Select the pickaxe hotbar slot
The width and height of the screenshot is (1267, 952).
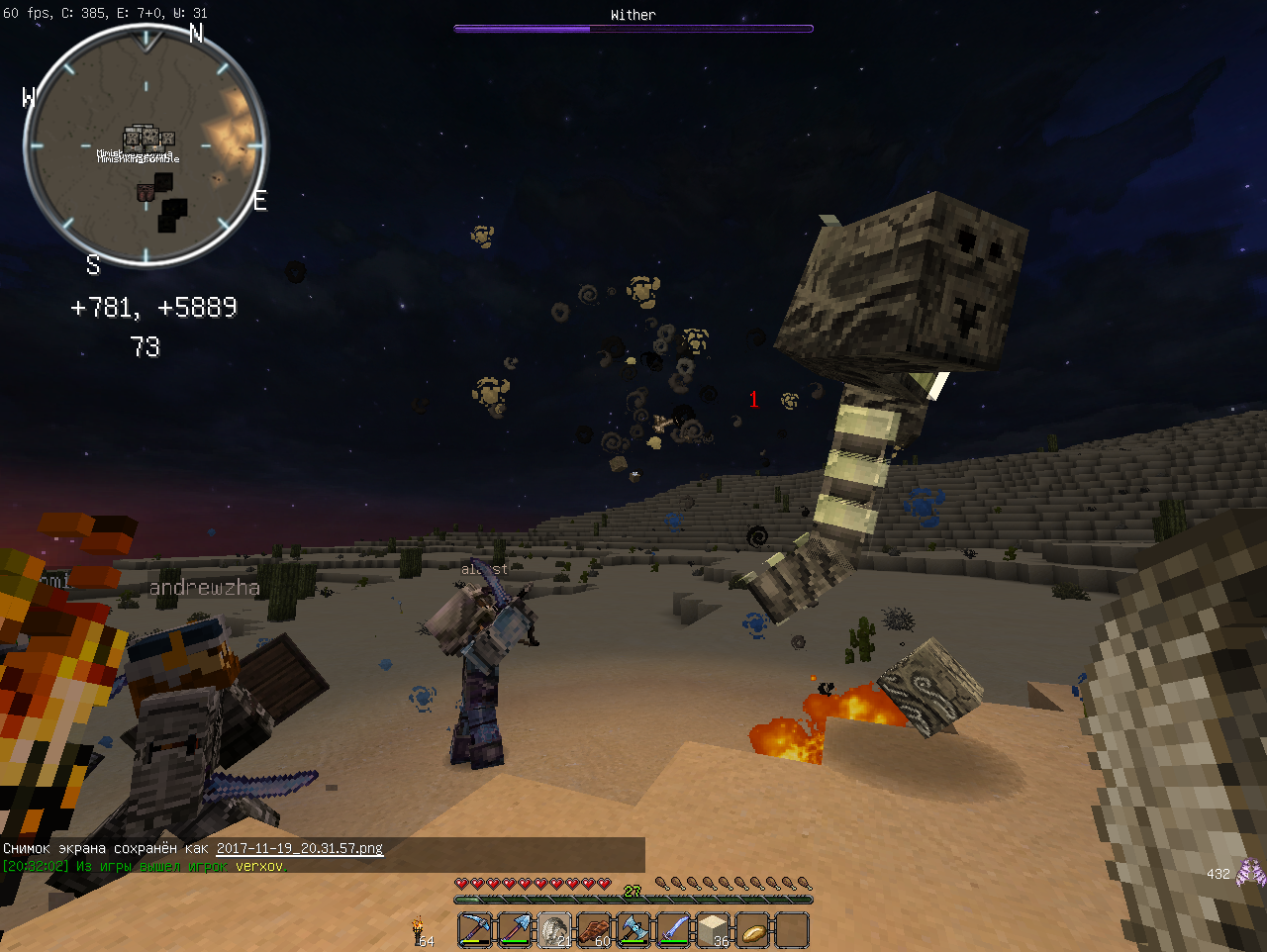(475, 930)
